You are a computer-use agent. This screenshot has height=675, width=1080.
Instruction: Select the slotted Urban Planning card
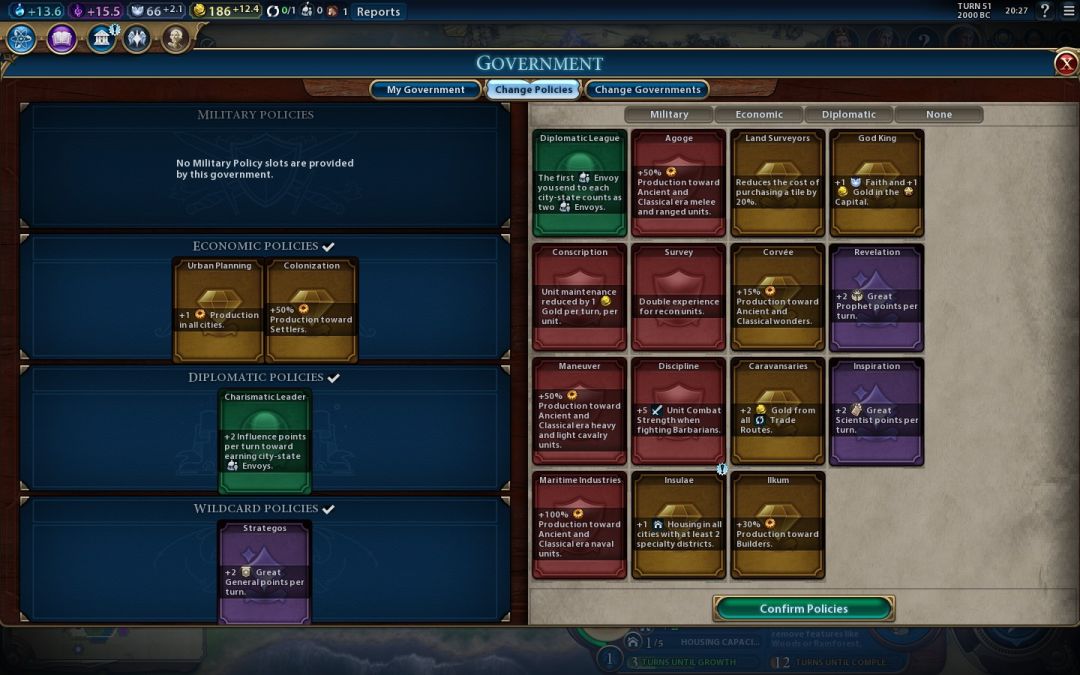(x=219, y=310)
